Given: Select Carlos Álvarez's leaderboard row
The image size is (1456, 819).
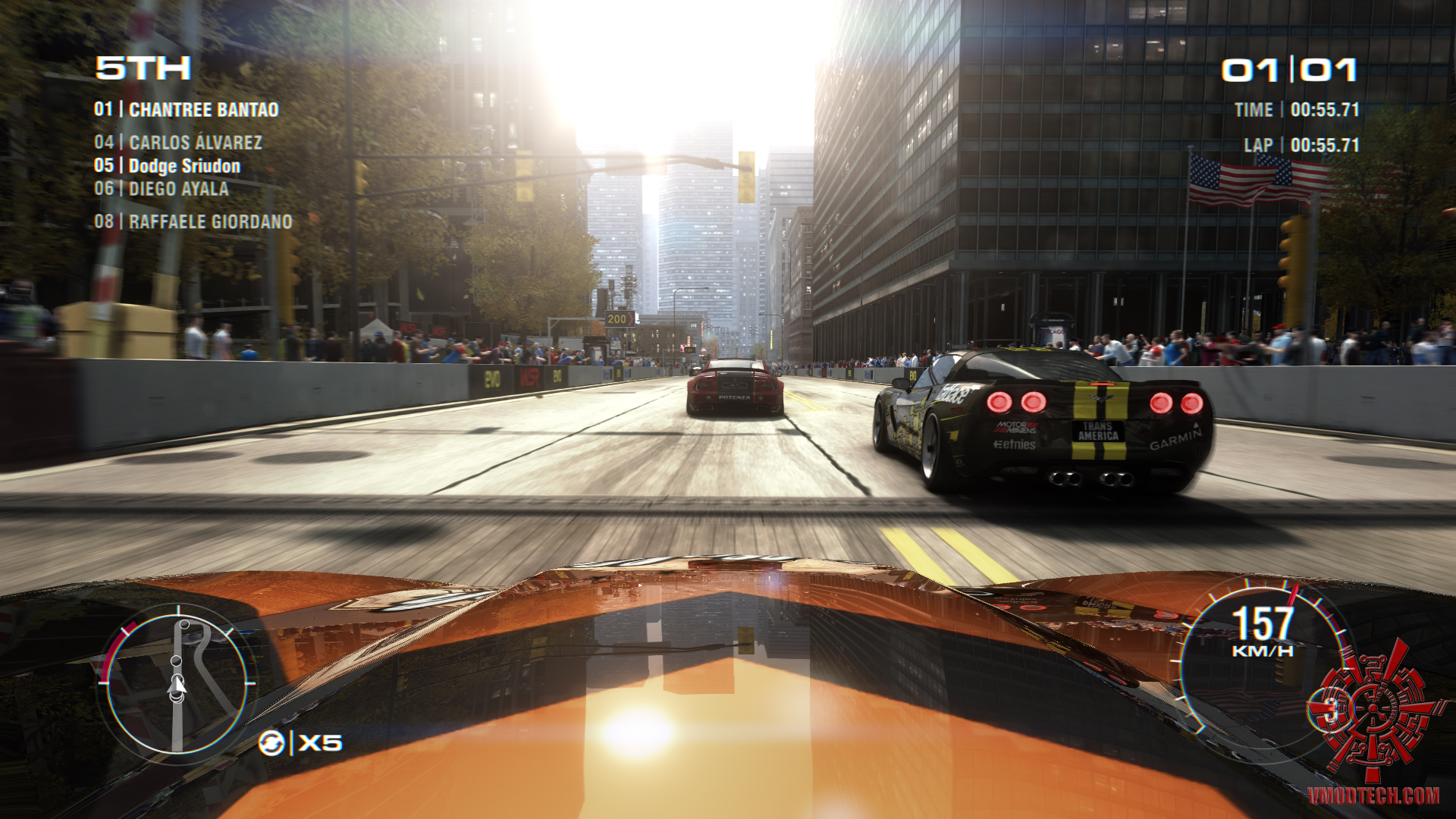Looking at the screenshot, I should pyautogui.click(x=178, y=143).
